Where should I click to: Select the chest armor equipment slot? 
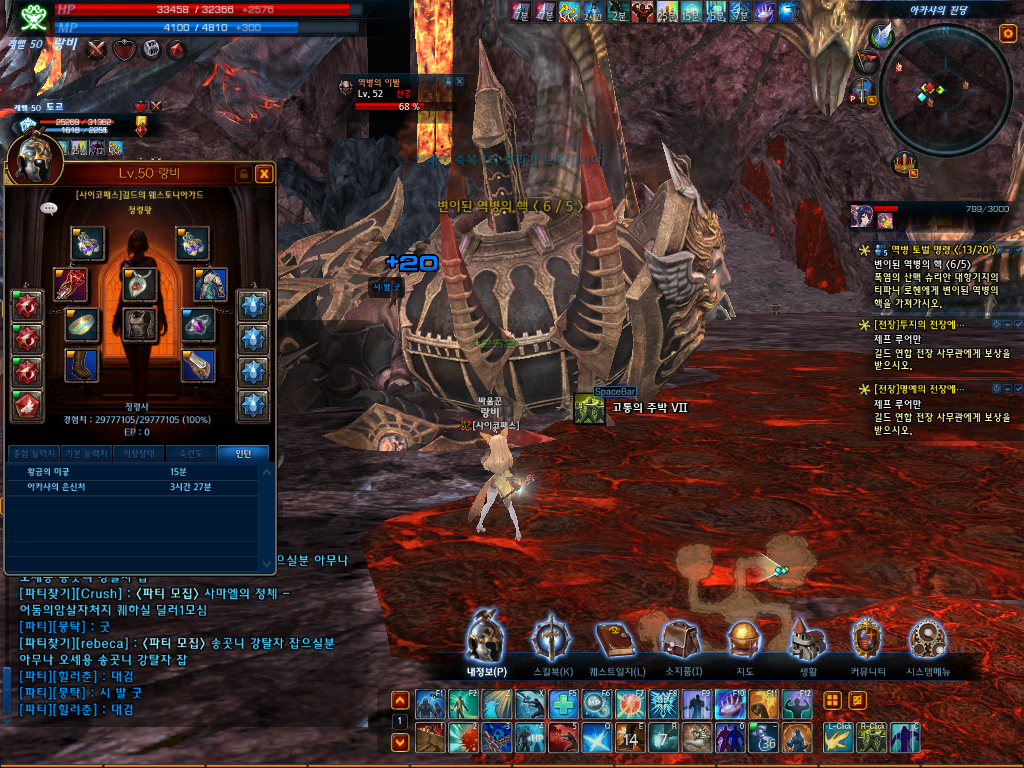140,324
